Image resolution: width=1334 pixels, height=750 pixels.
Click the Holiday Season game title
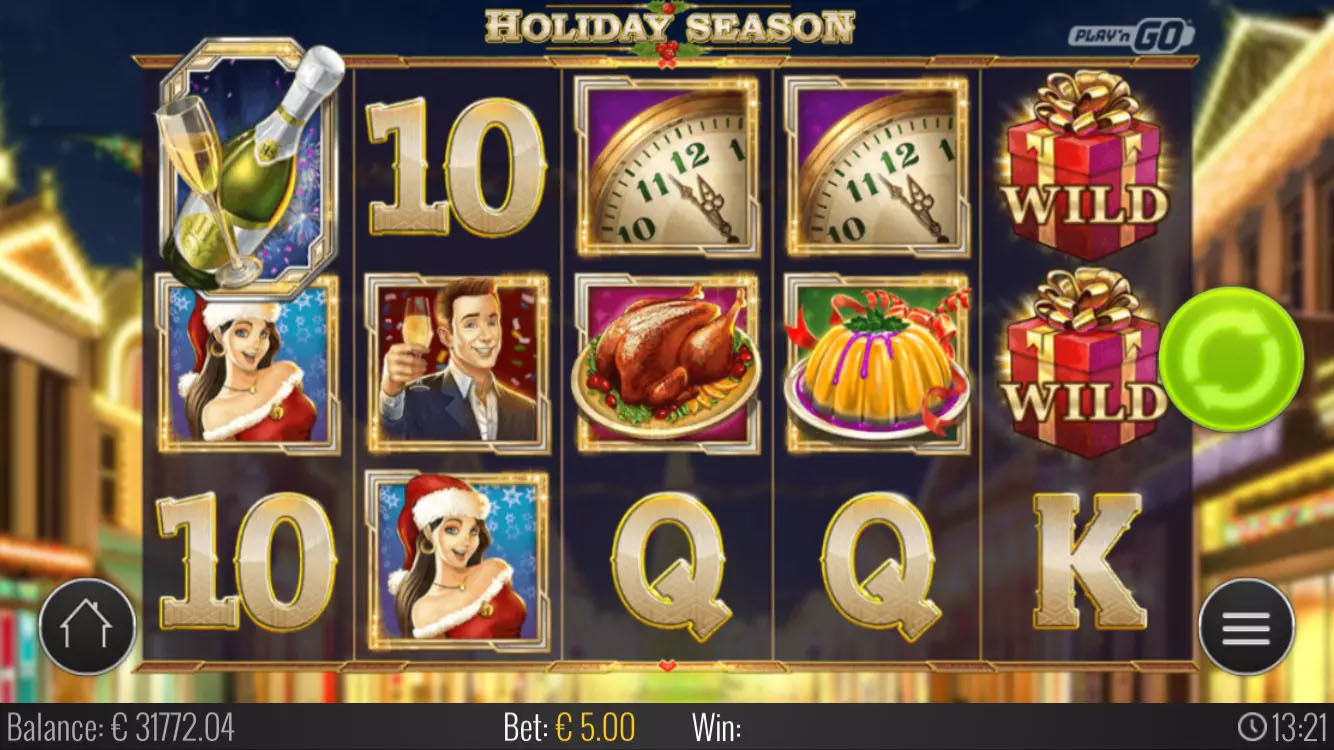pos(666,25)
